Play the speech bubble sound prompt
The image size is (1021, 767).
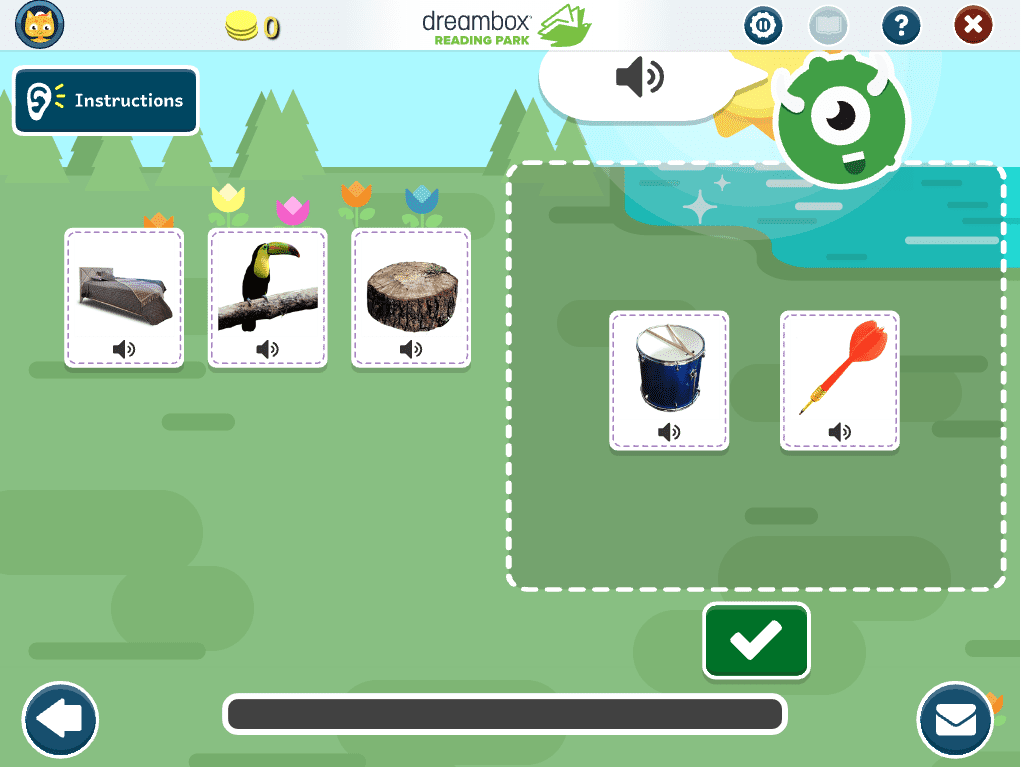pos(639,77)
